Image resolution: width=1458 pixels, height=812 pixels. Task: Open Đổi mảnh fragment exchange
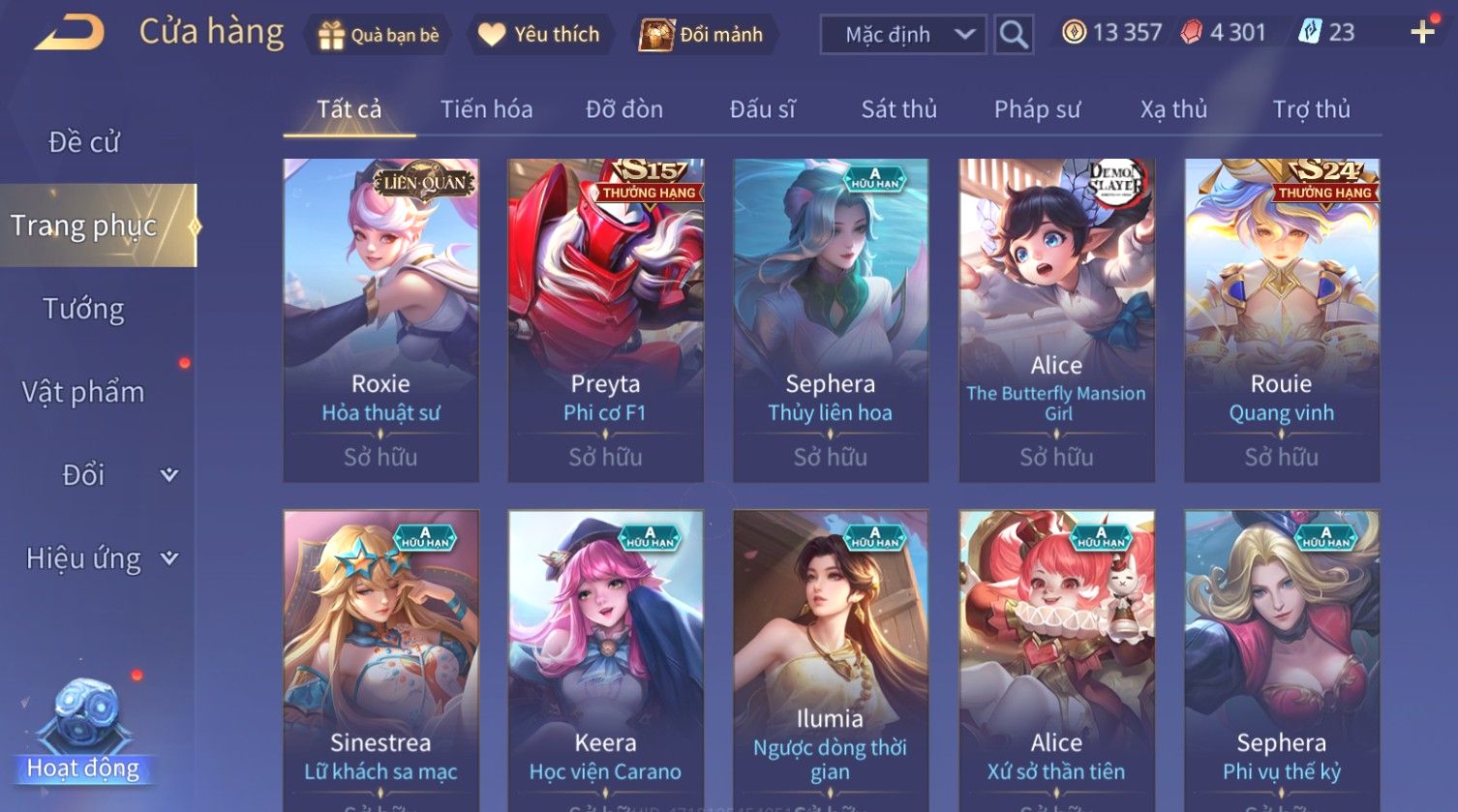point(702,35)
